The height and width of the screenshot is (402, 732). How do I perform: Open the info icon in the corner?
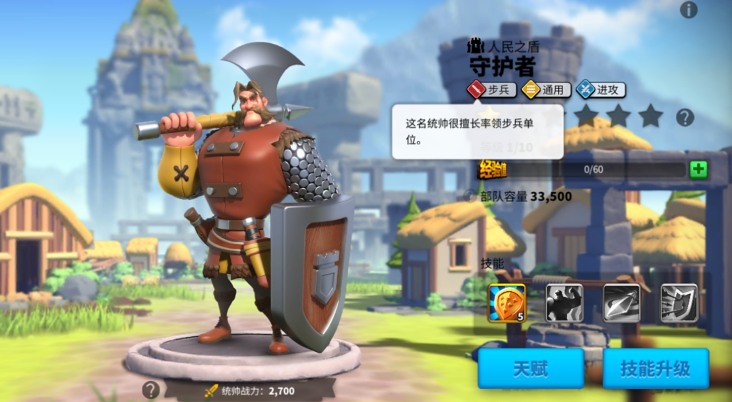coord(688,10)
